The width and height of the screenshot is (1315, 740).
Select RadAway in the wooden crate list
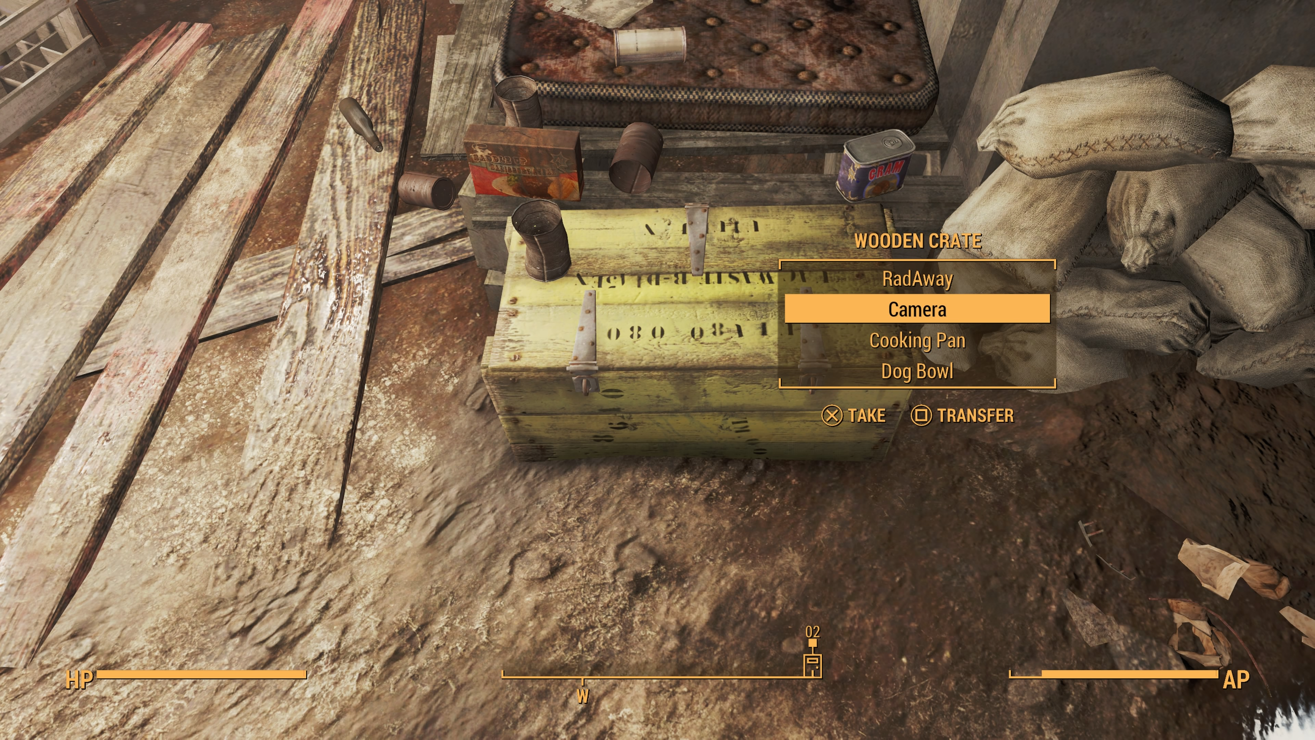(917, 279)
